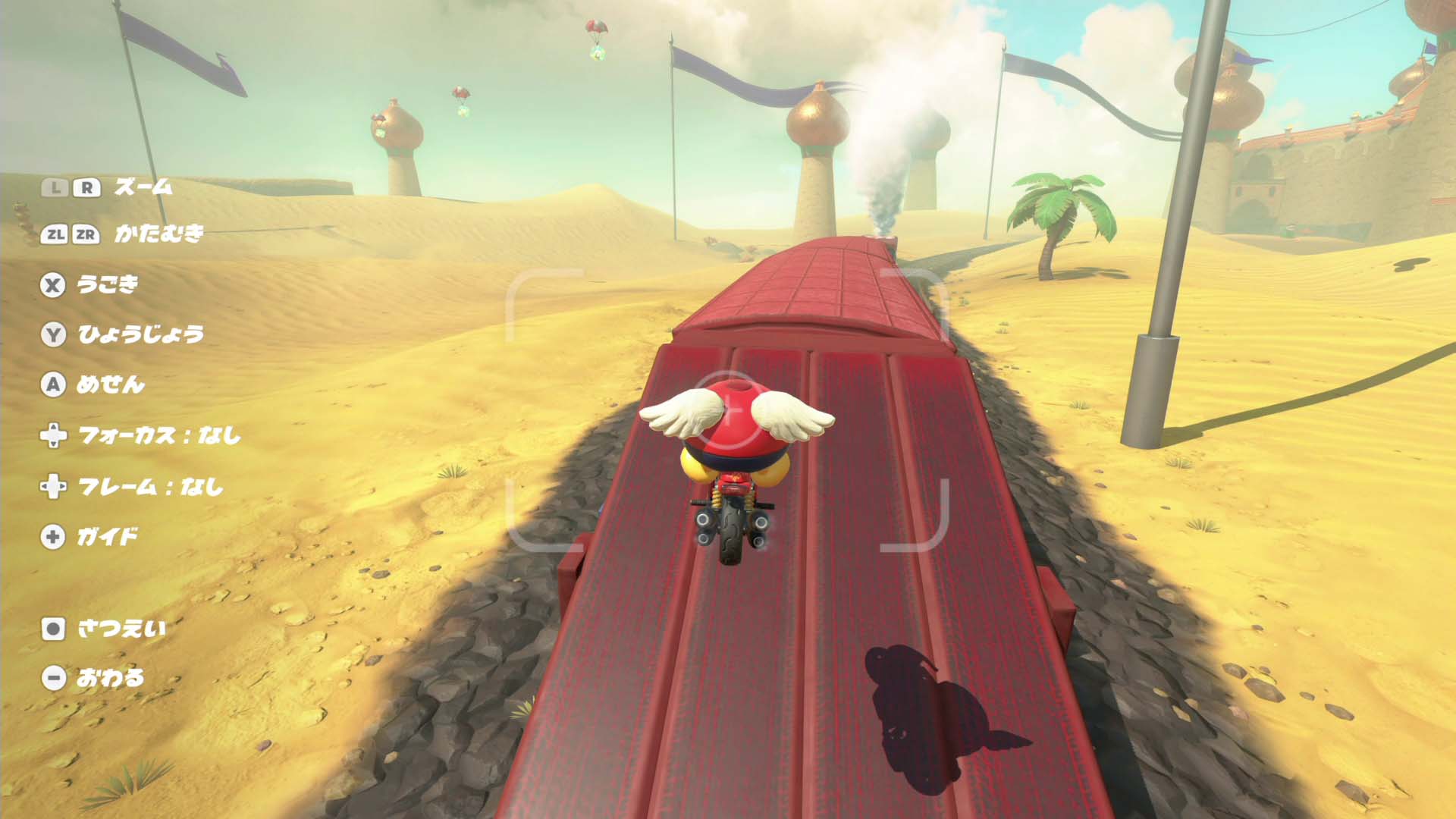This screenshot has height=819, width=1456.
Task: Switch the フレーム frame setting
Action: [150, 486]
